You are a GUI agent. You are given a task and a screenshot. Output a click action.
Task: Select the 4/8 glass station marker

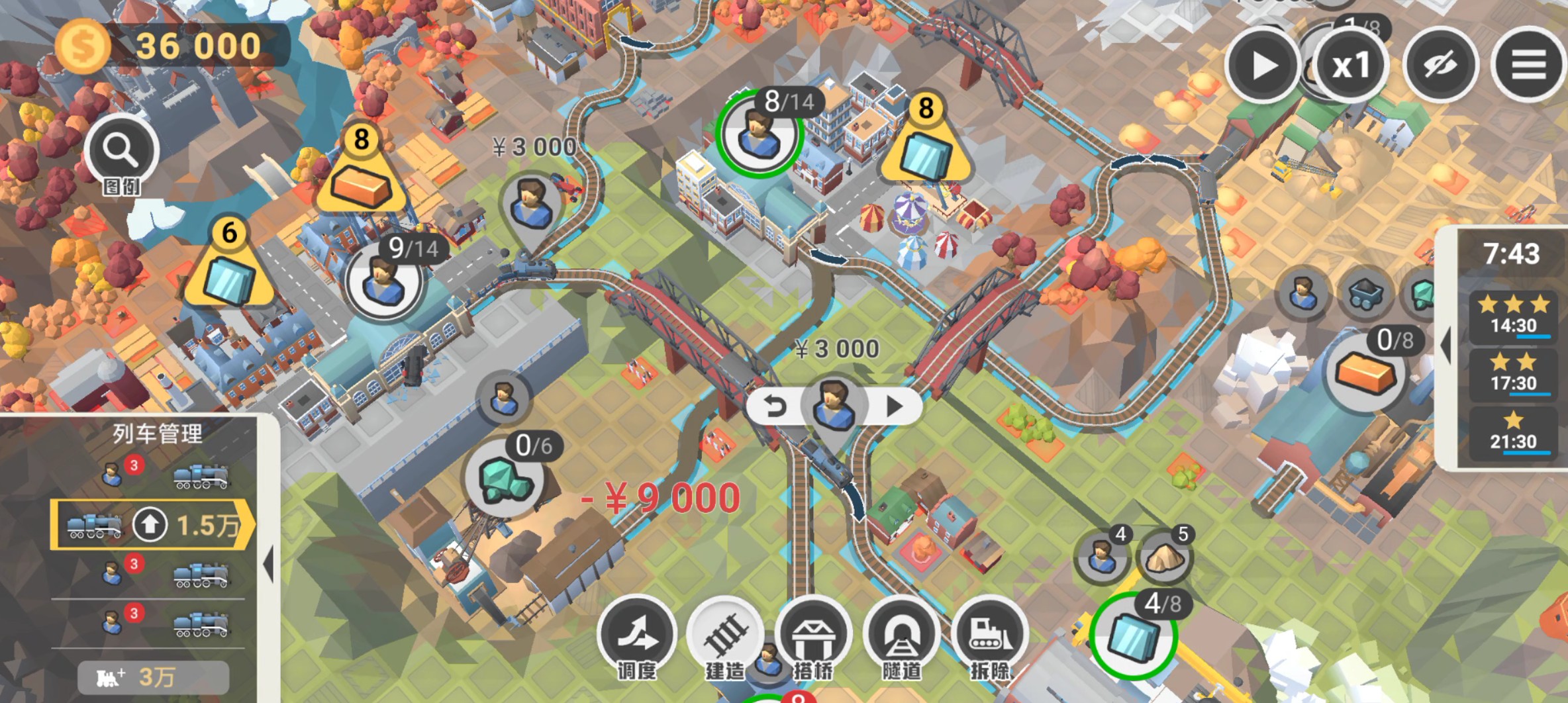click(1133, 635)
